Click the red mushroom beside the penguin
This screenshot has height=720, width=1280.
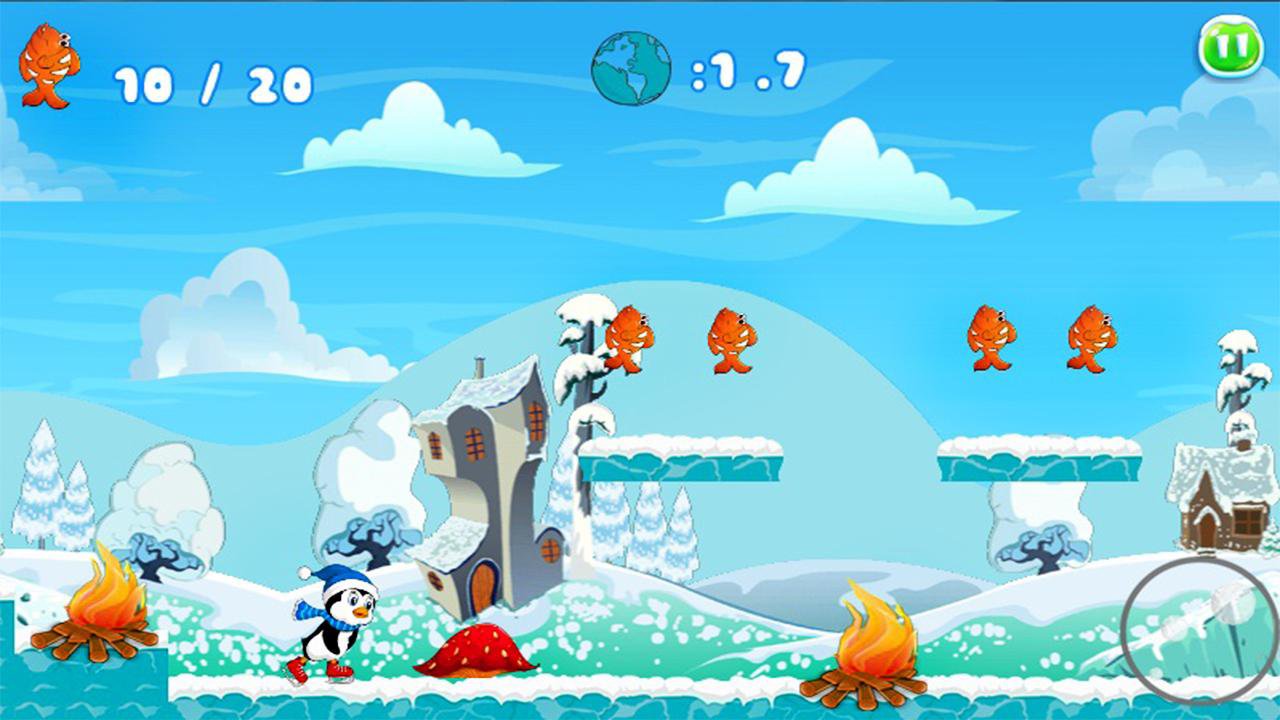(475, 650)
